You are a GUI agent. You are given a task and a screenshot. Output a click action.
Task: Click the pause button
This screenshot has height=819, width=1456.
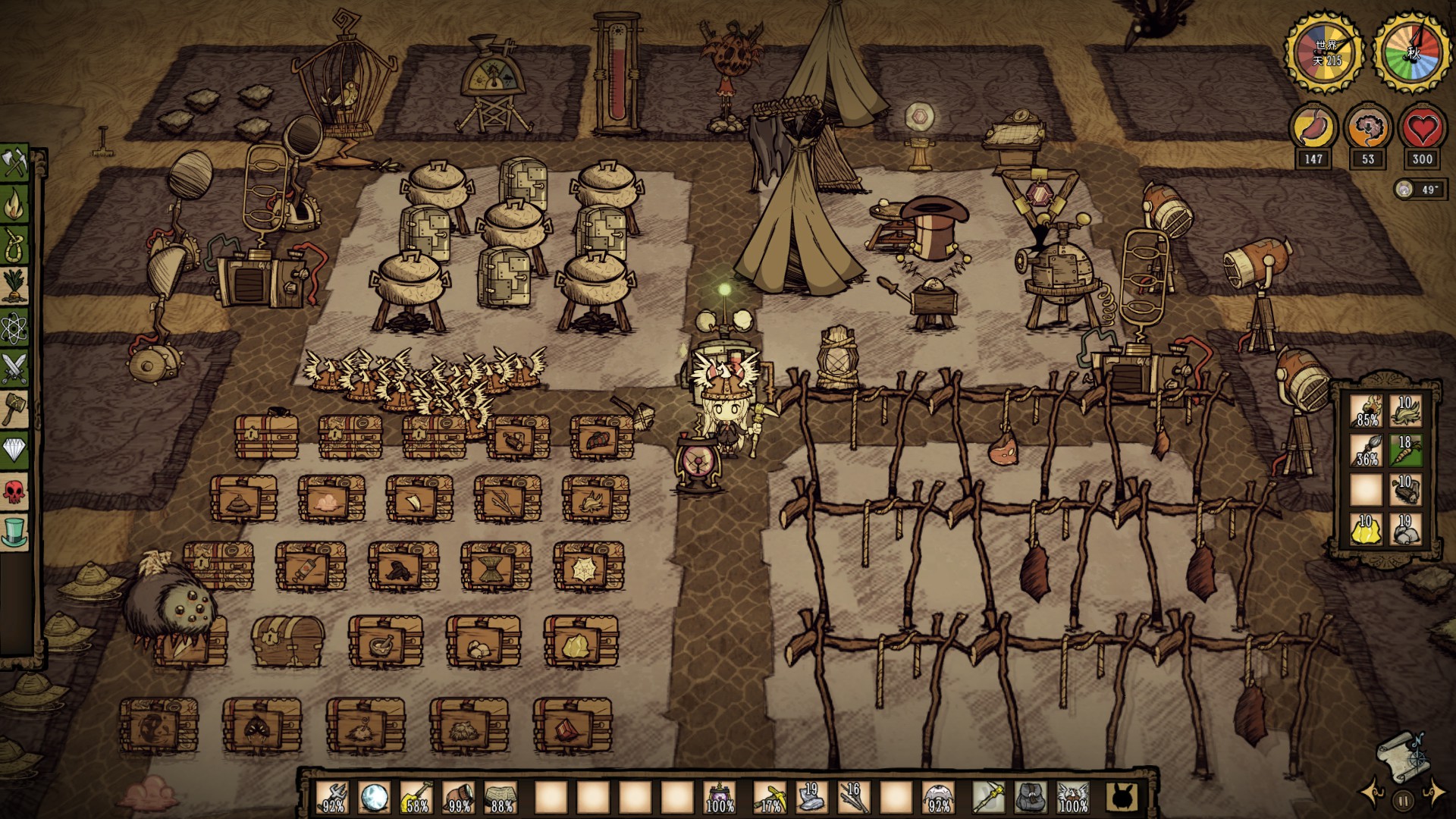point(1403,799)
